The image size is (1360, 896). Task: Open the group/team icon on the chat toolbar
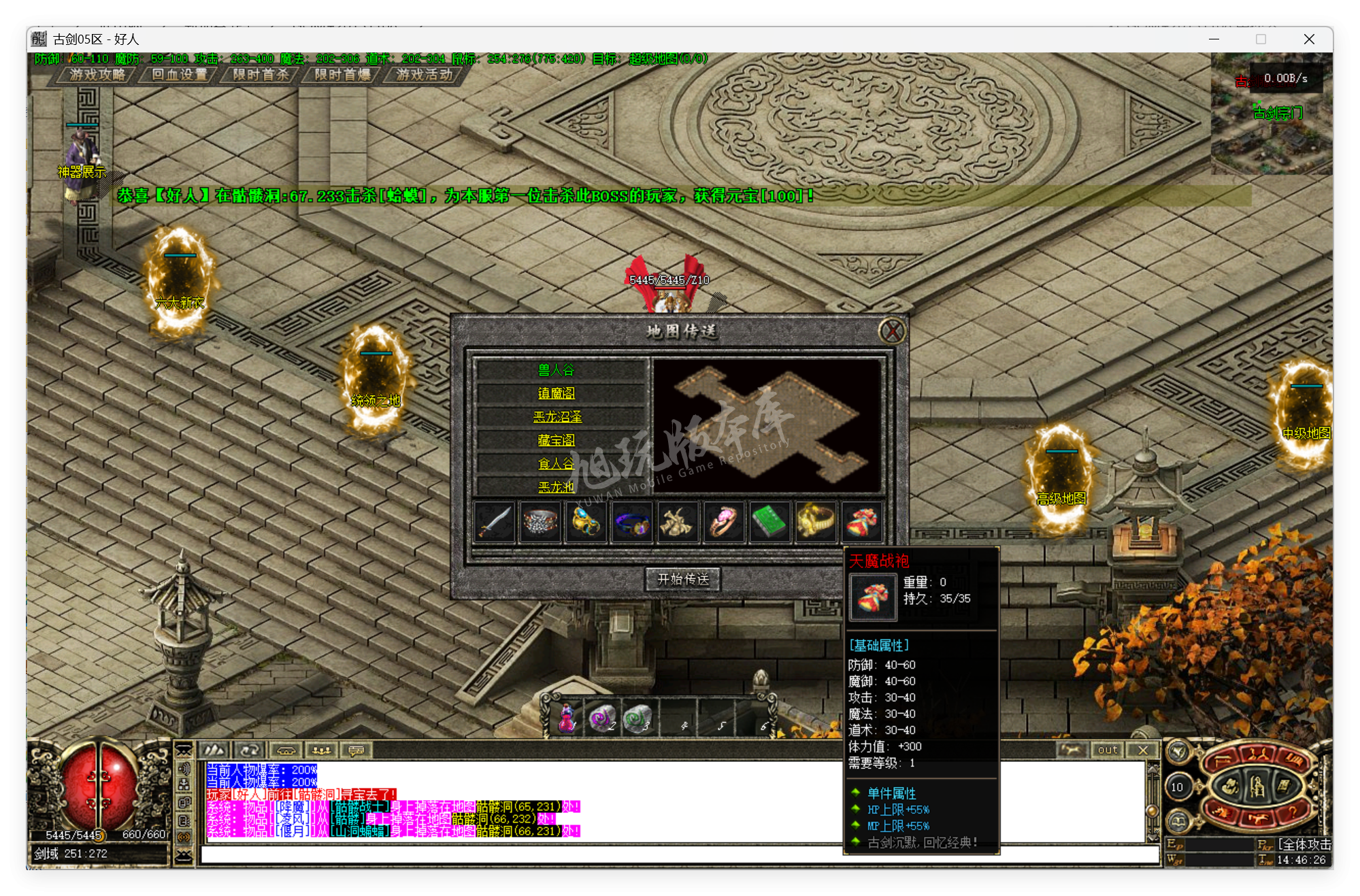321,750
